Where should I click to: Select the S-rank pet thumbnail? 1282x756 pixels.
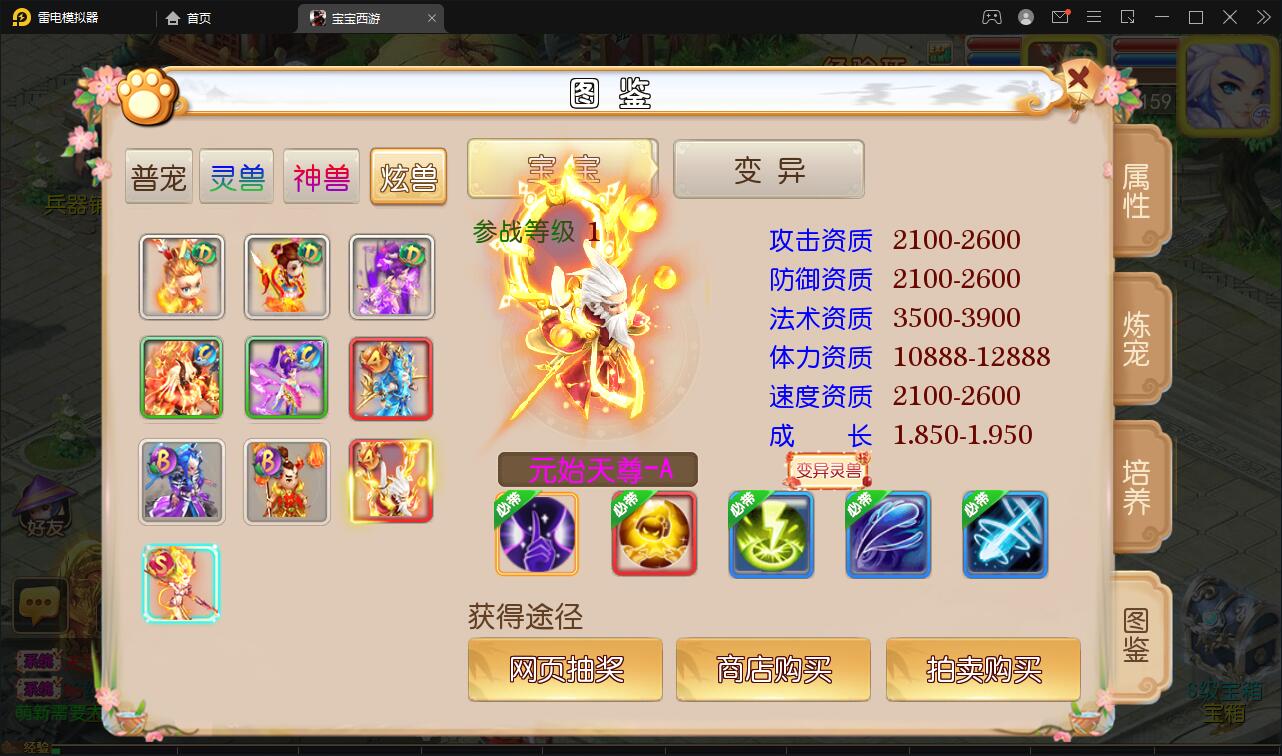(181, 584)
